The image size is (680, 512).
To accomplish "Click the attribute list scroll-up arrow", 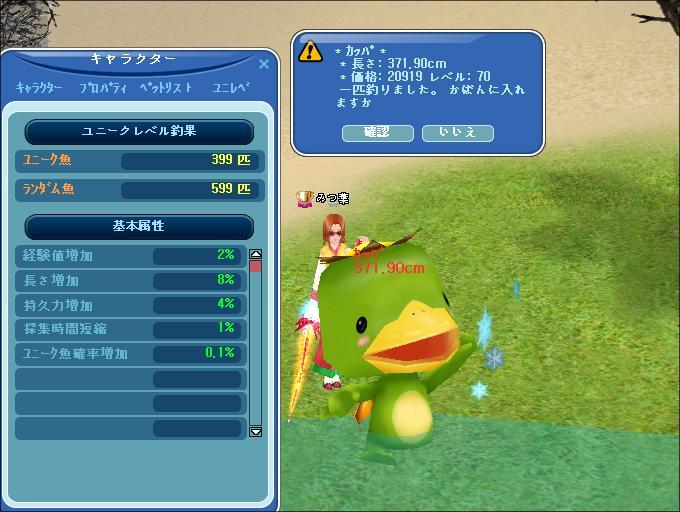I will tap(255, 255).
